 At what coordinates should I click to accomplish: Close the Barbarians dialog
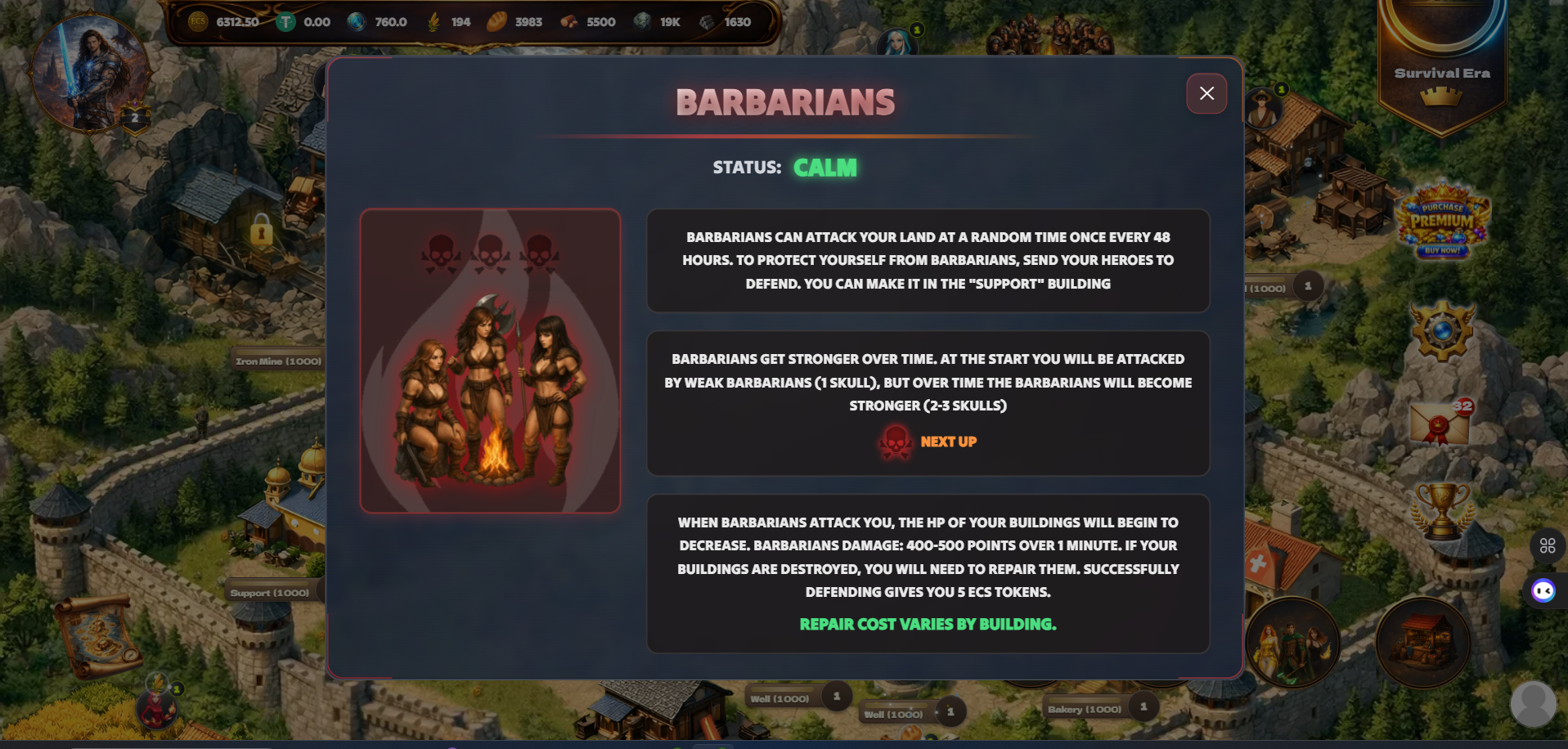click(1206, 93)
